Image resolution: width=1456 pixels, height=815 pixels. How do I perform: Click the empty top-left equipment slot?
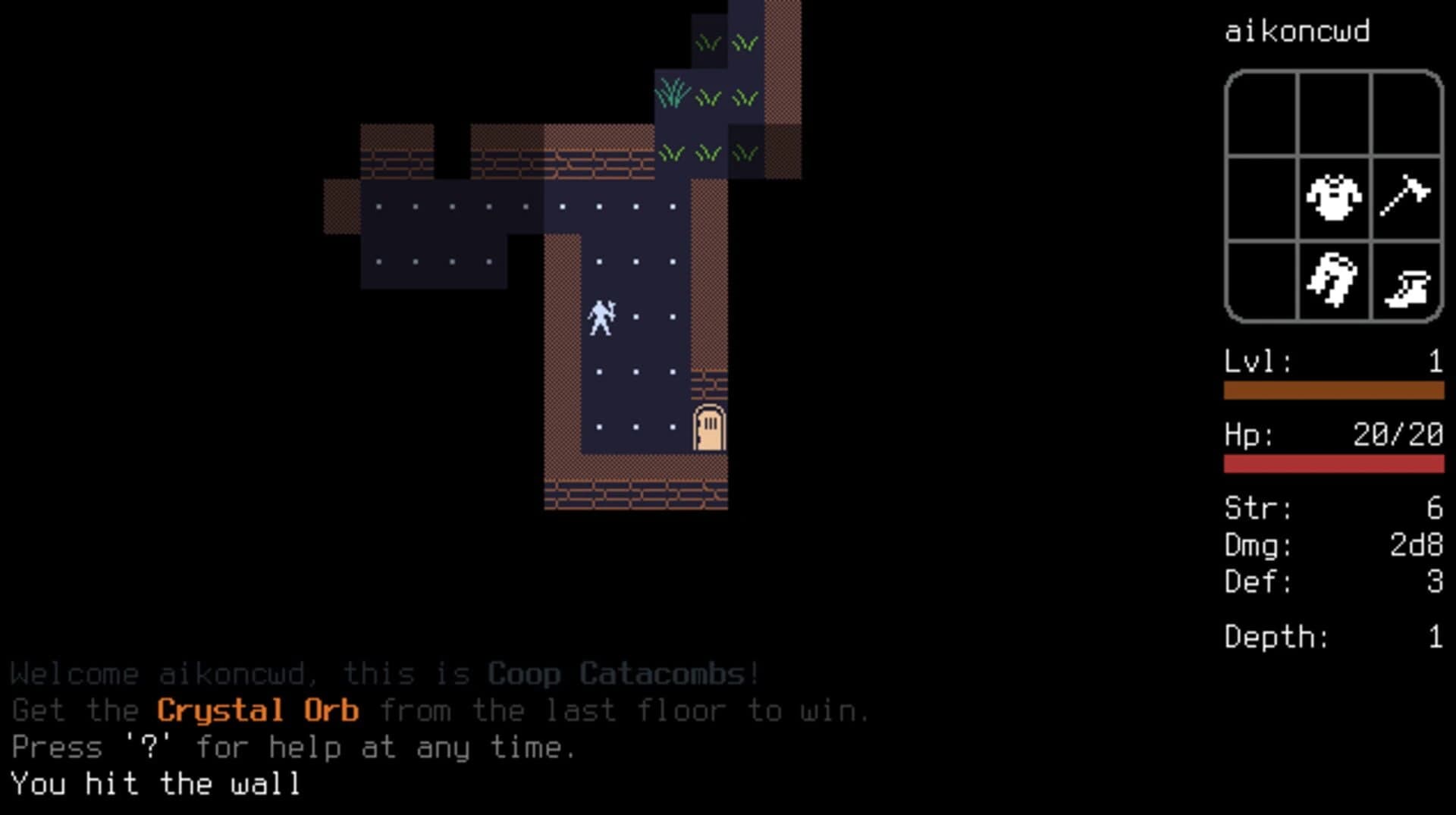click(x=1263, y=112)
